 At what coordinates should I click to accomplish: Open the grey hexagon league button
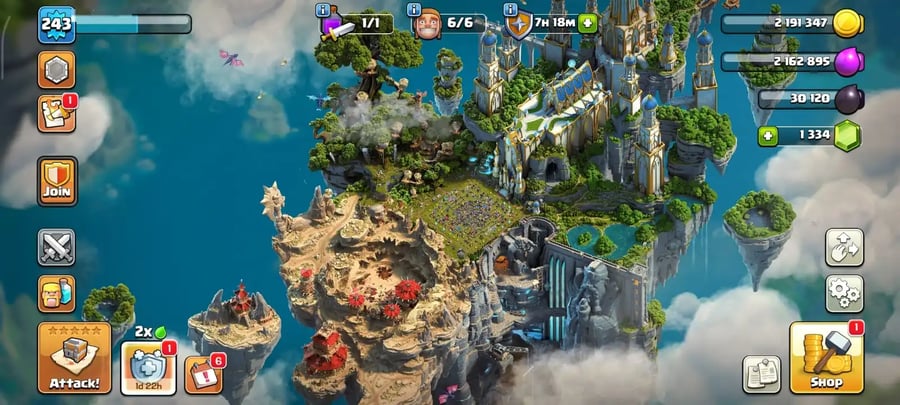[x=56, y=69]
